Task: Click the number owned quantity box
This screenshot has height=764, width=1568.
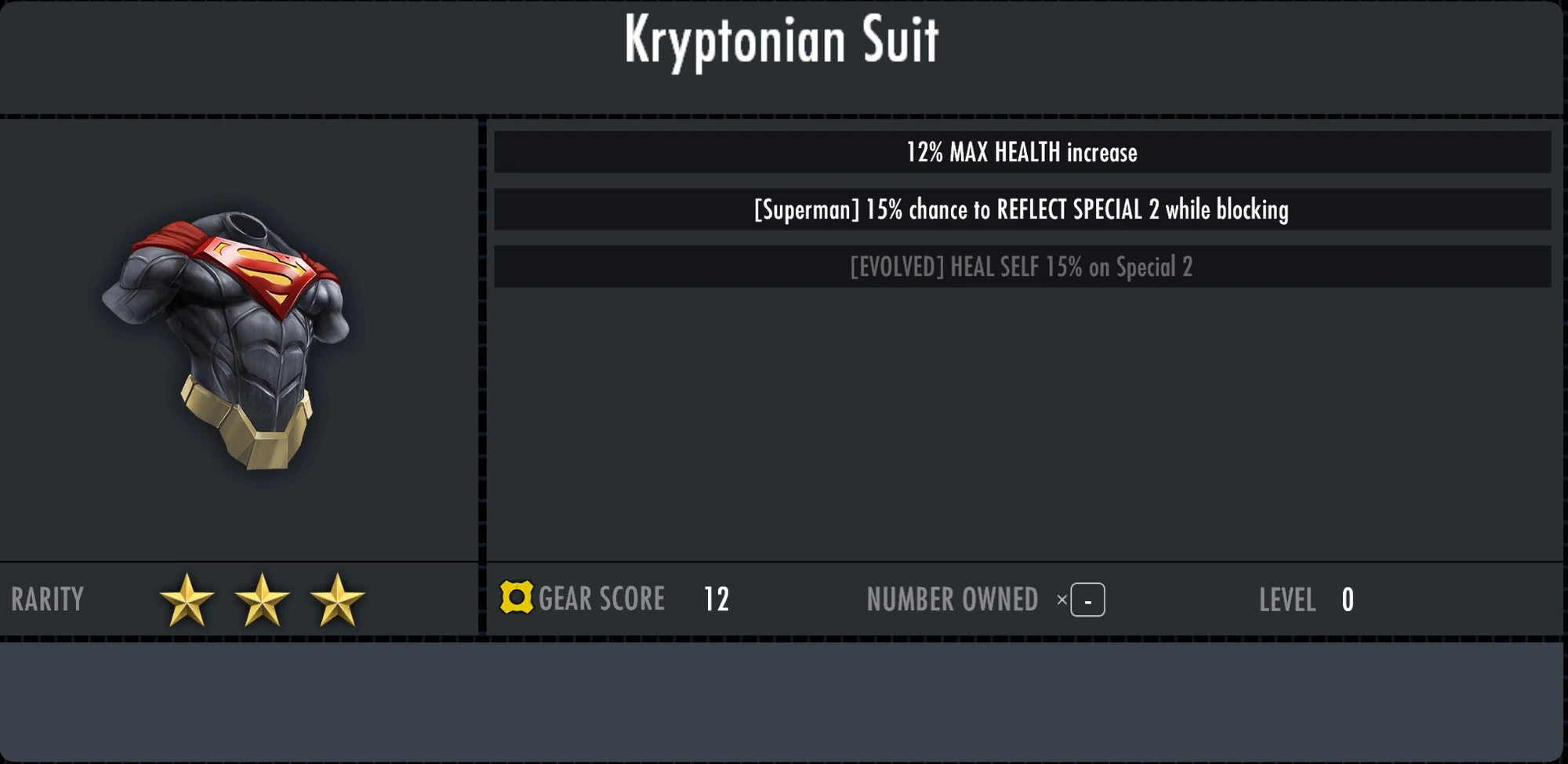Action: pos(1088,599)
